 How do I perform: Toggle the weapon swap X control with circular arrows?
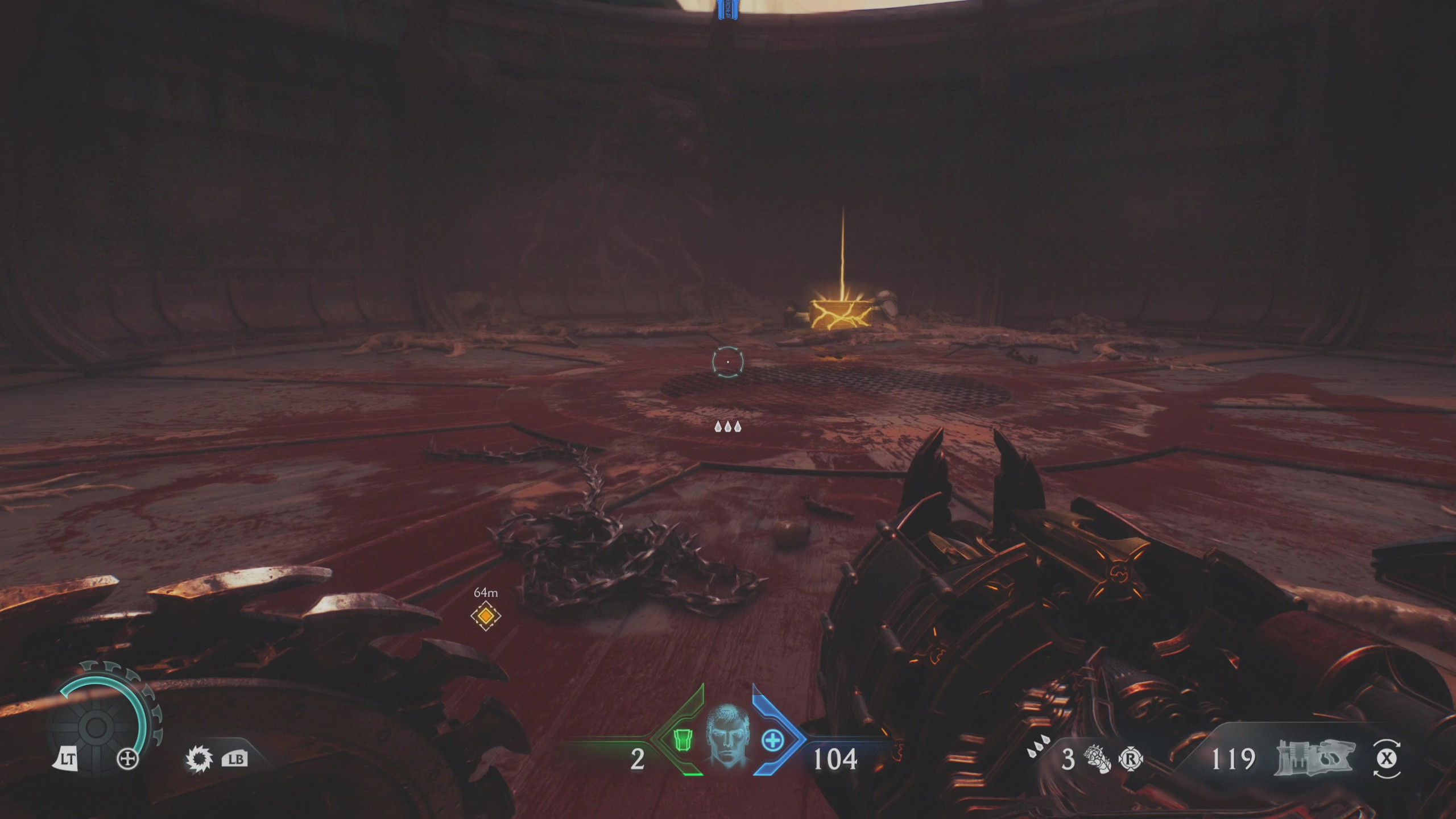(1388, 756)
